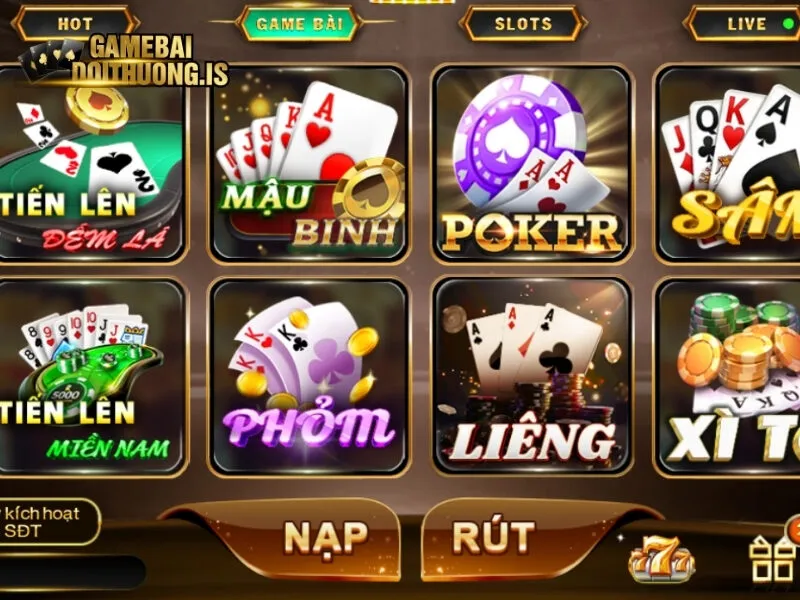Choose the Xì Tố chip game

[x=730, y=377]
